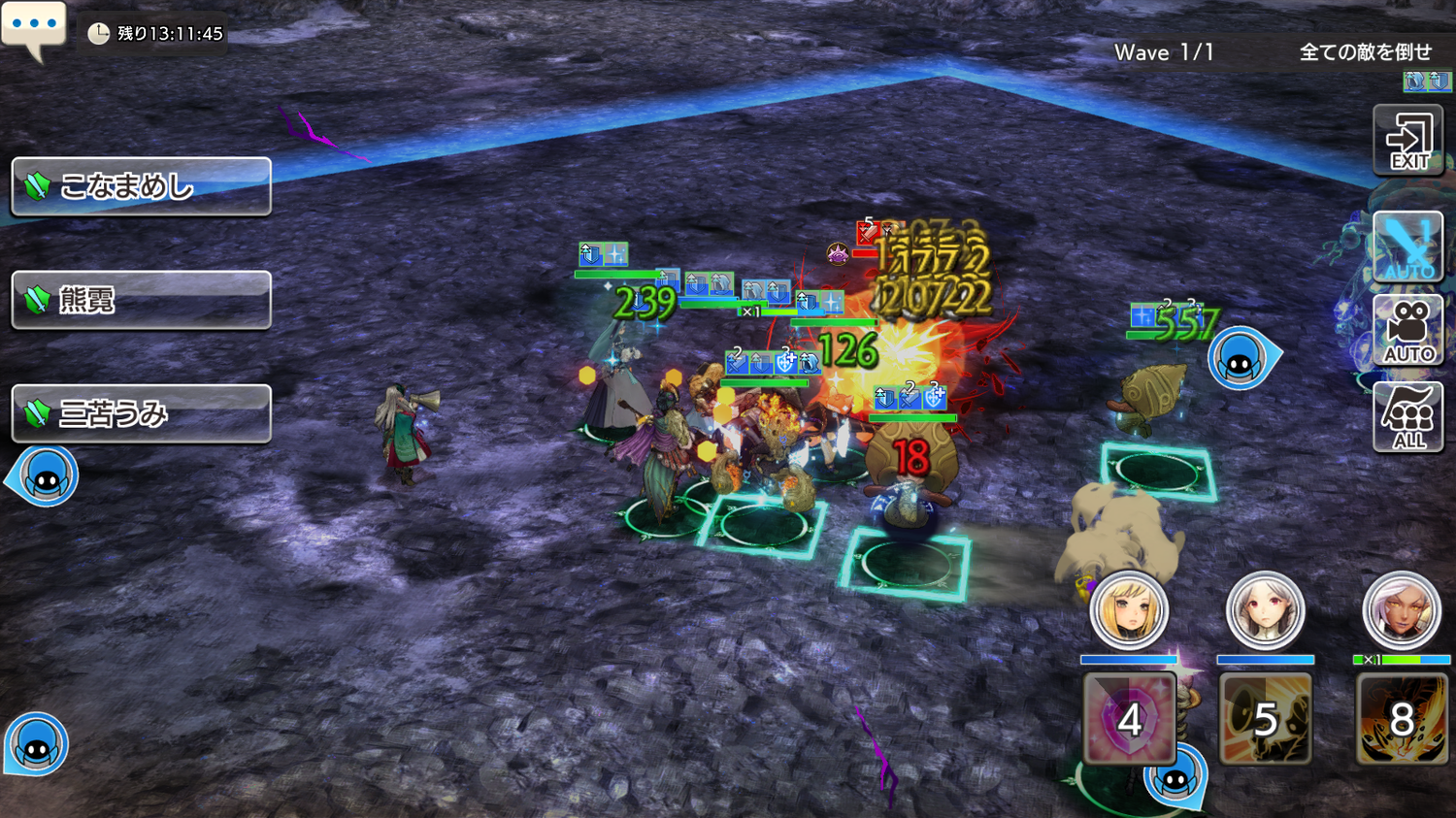The image size is (1456, 818).
Task: Select the ALL targets button
Action: point(1408,417)
